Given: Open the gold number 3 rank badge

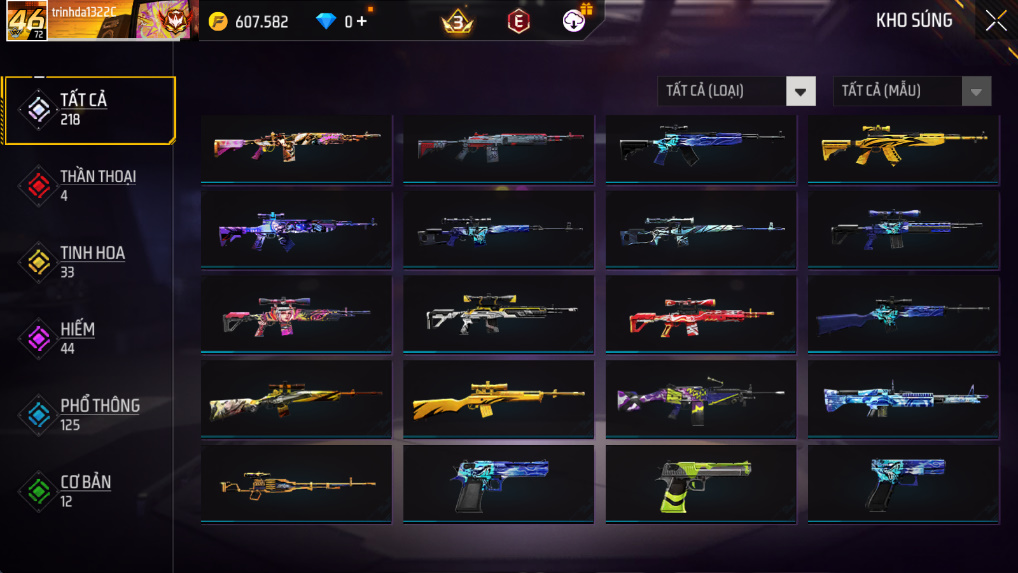Looking at the screenshot, I should pyautogui.click(x=457, y=21).
